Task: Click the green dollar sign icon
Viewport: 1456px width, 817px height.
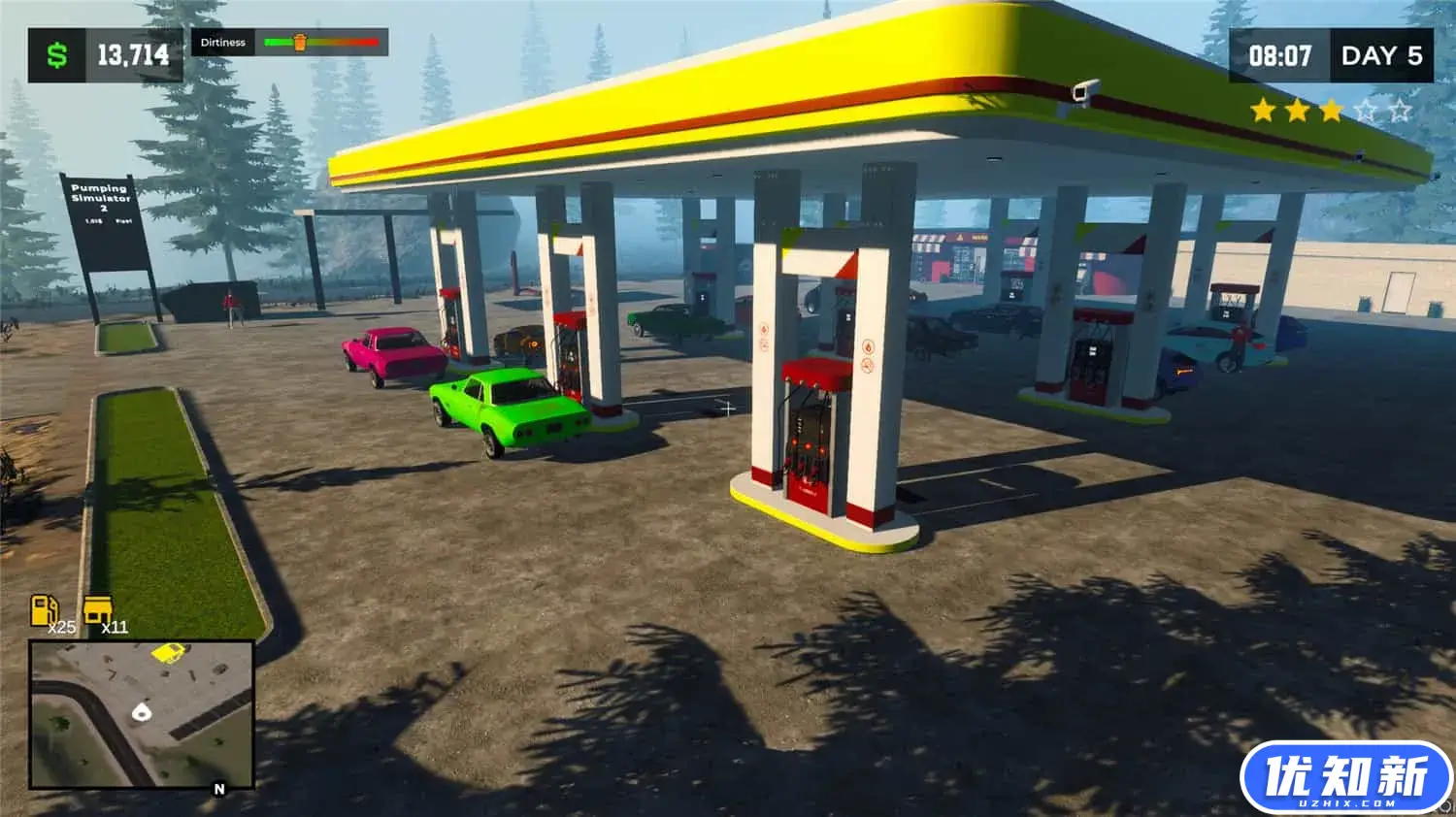Action: [x=58, y=54]
